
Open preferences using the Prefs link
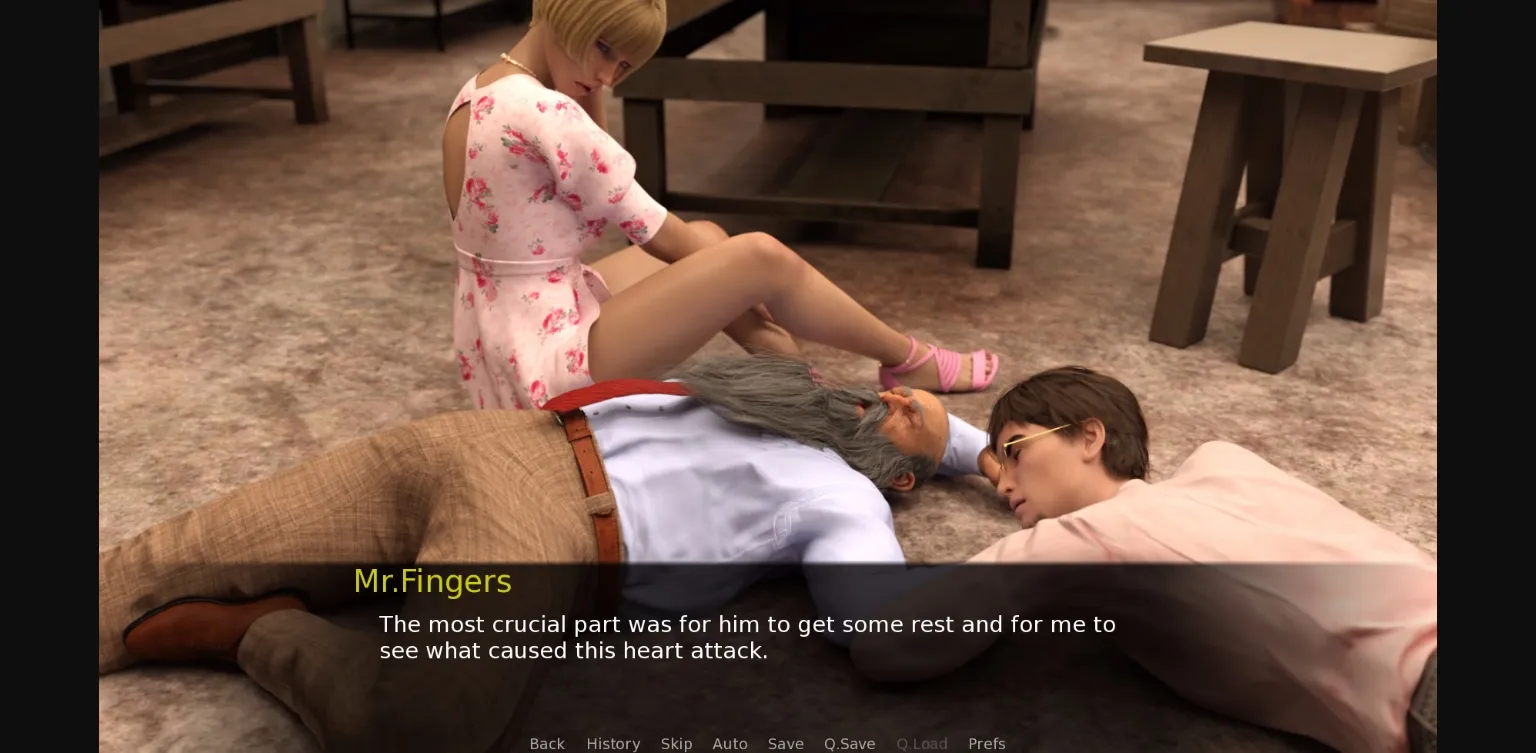987,744
